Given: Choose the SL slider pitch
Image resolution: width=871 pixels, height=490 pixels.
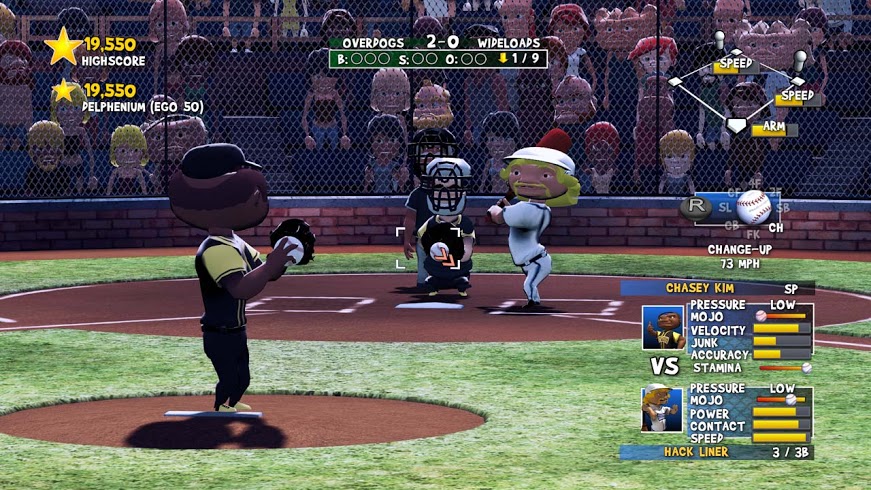Looking at the screenshot, I should point(725,207).
